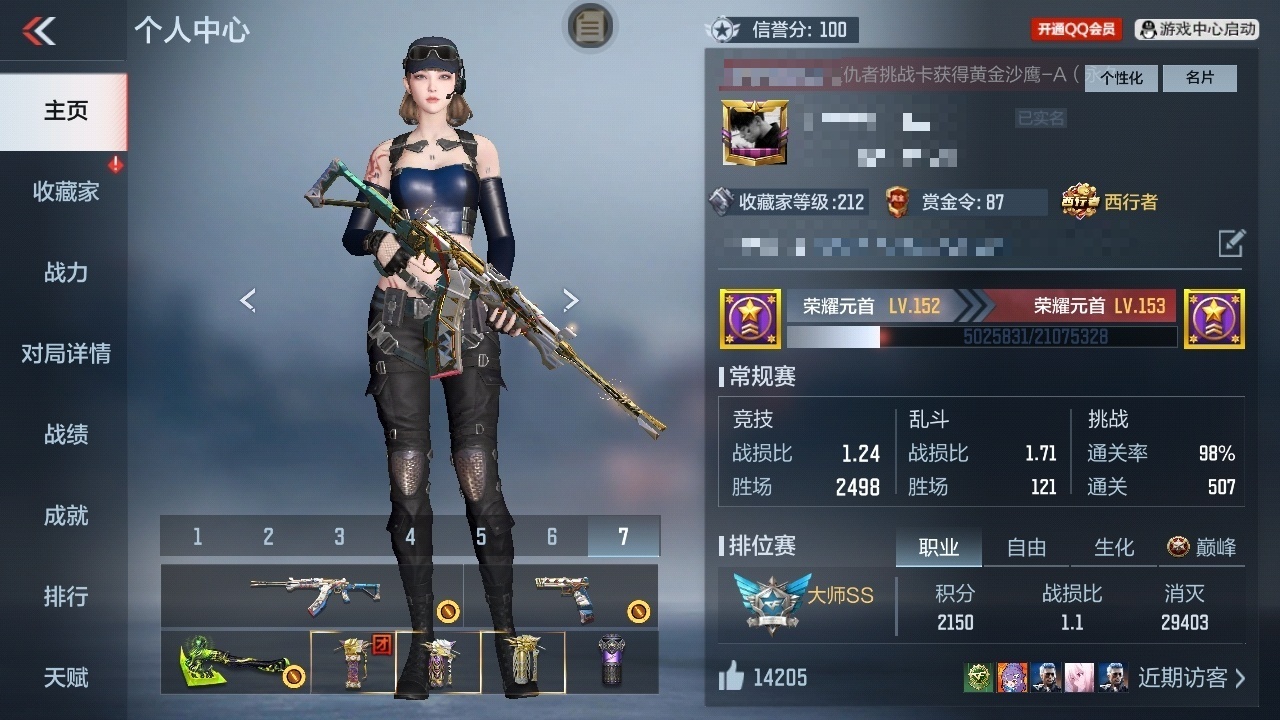This screenshot has width=1280, height=720.
Task: Open the 收藏家 collector section
Action: [x=65, y=191]
